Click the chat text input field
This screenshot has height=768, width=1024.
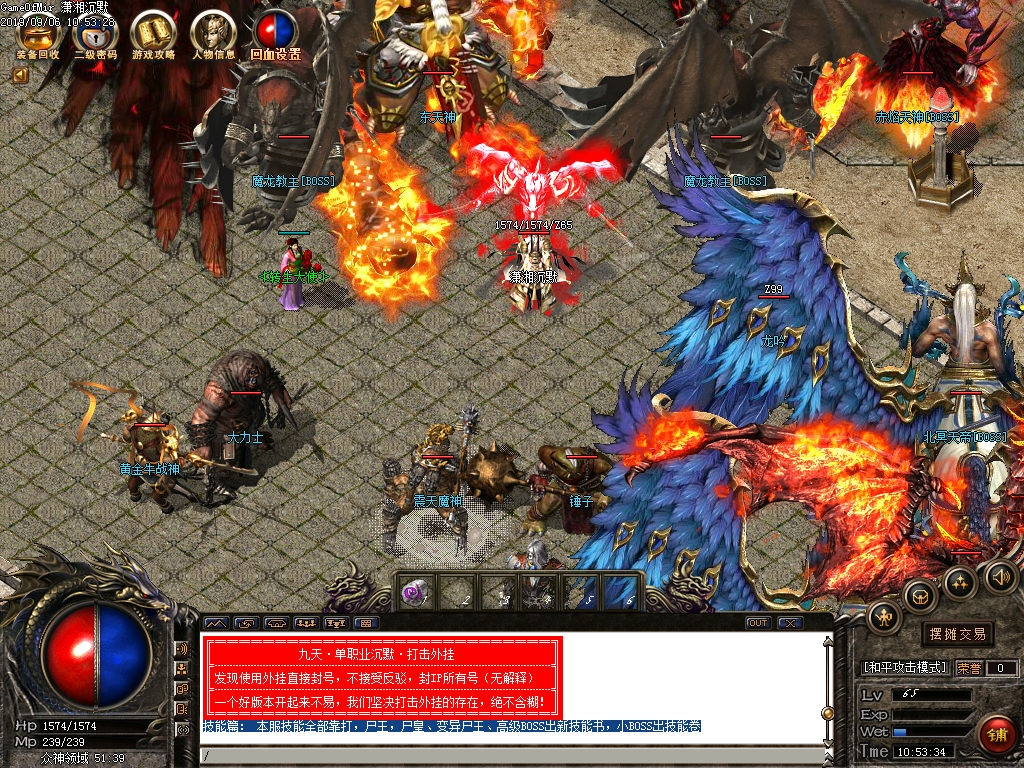click(510, 755)
